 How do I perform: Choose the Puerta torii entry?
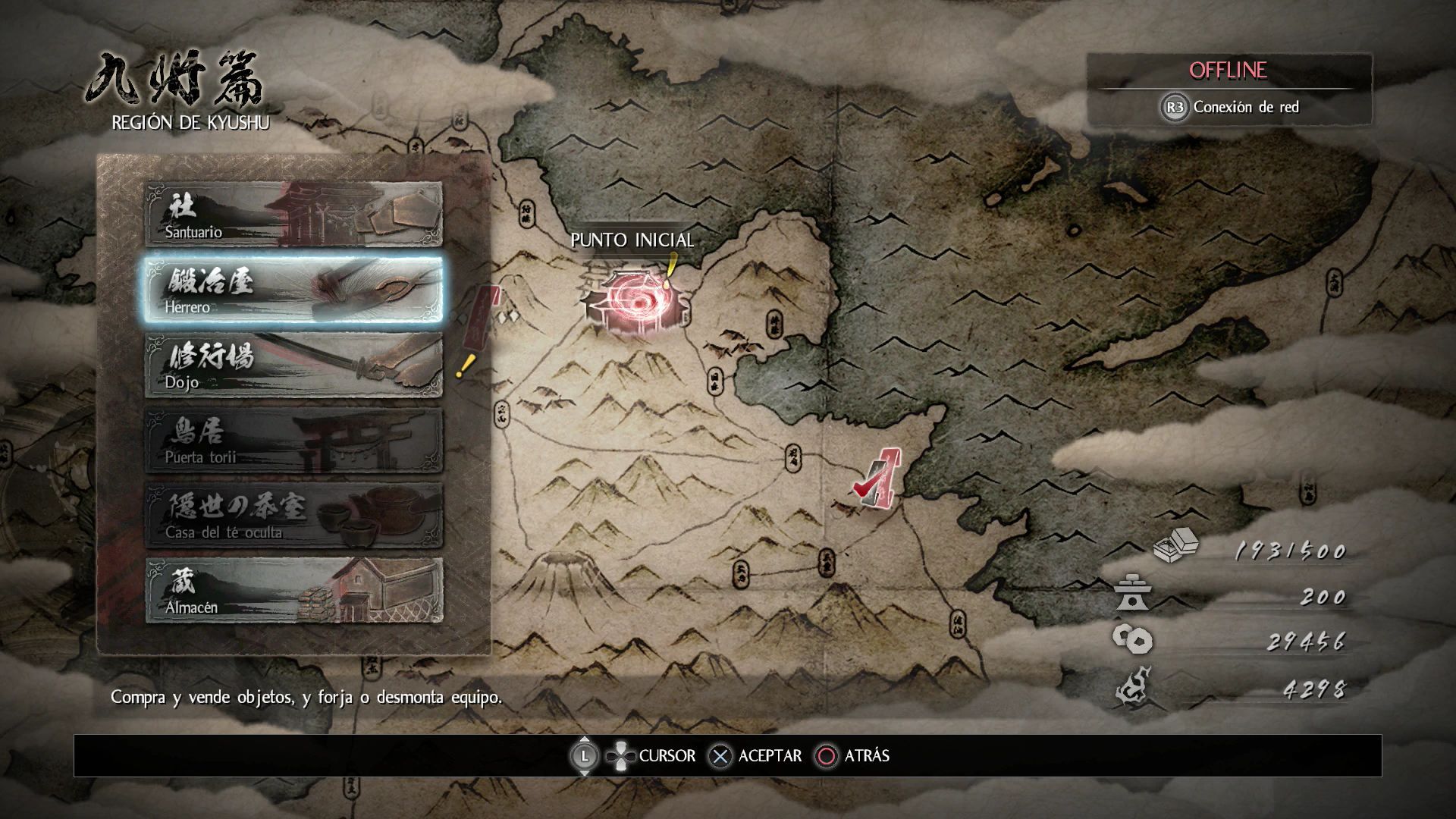pyautogui.click(x=293, y=441)
